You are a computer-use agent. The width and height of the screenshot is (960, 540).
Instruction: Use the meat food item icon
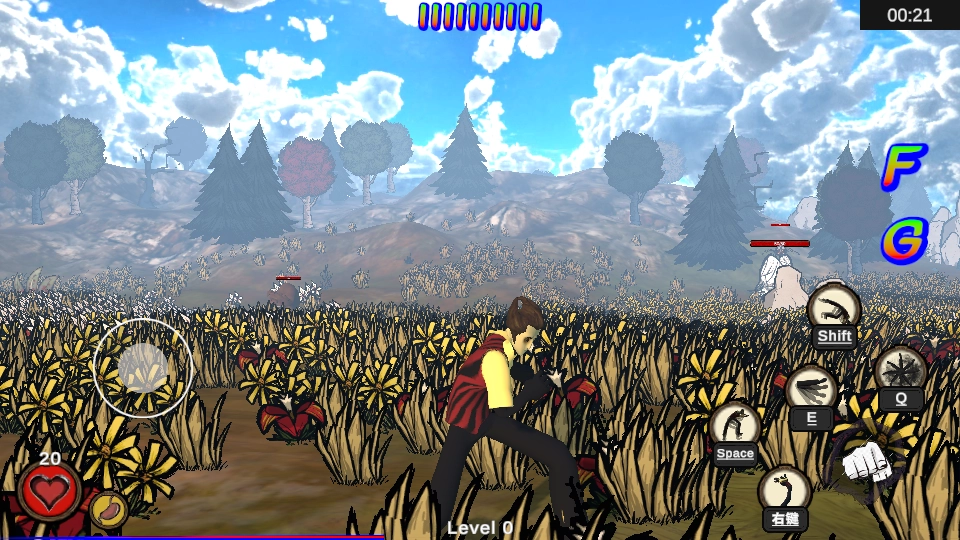coord(108,509)
